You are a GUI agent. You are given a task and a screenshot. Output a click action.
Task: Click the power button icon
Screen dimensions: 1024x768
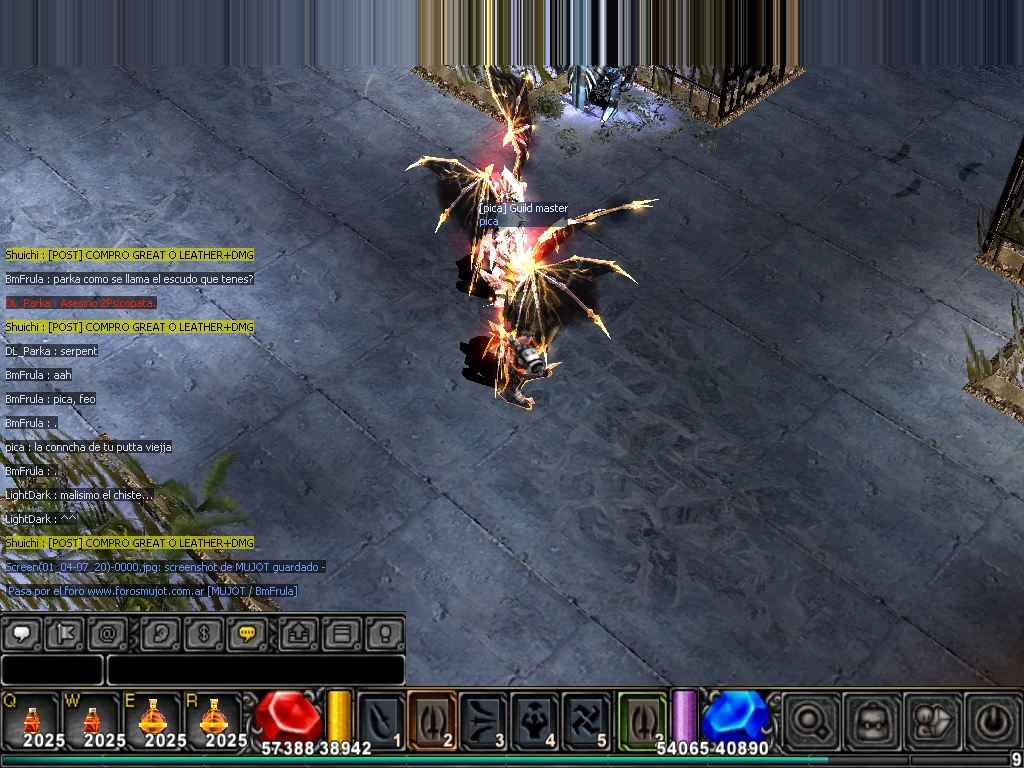coord(992,720)
